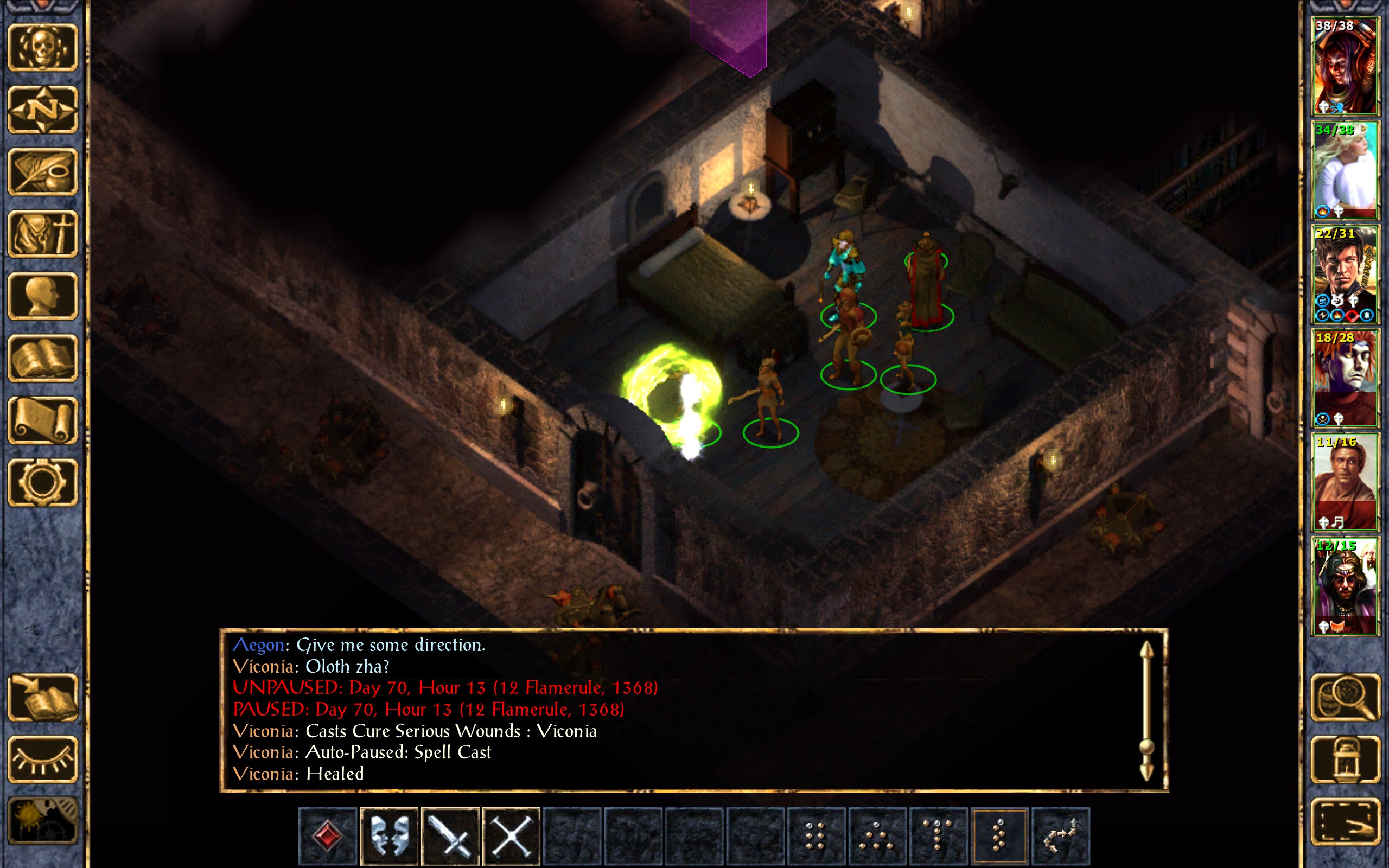Open the area map compass icon
Image resolution: width=1389 pixels, height=868 pixels.
42,110
